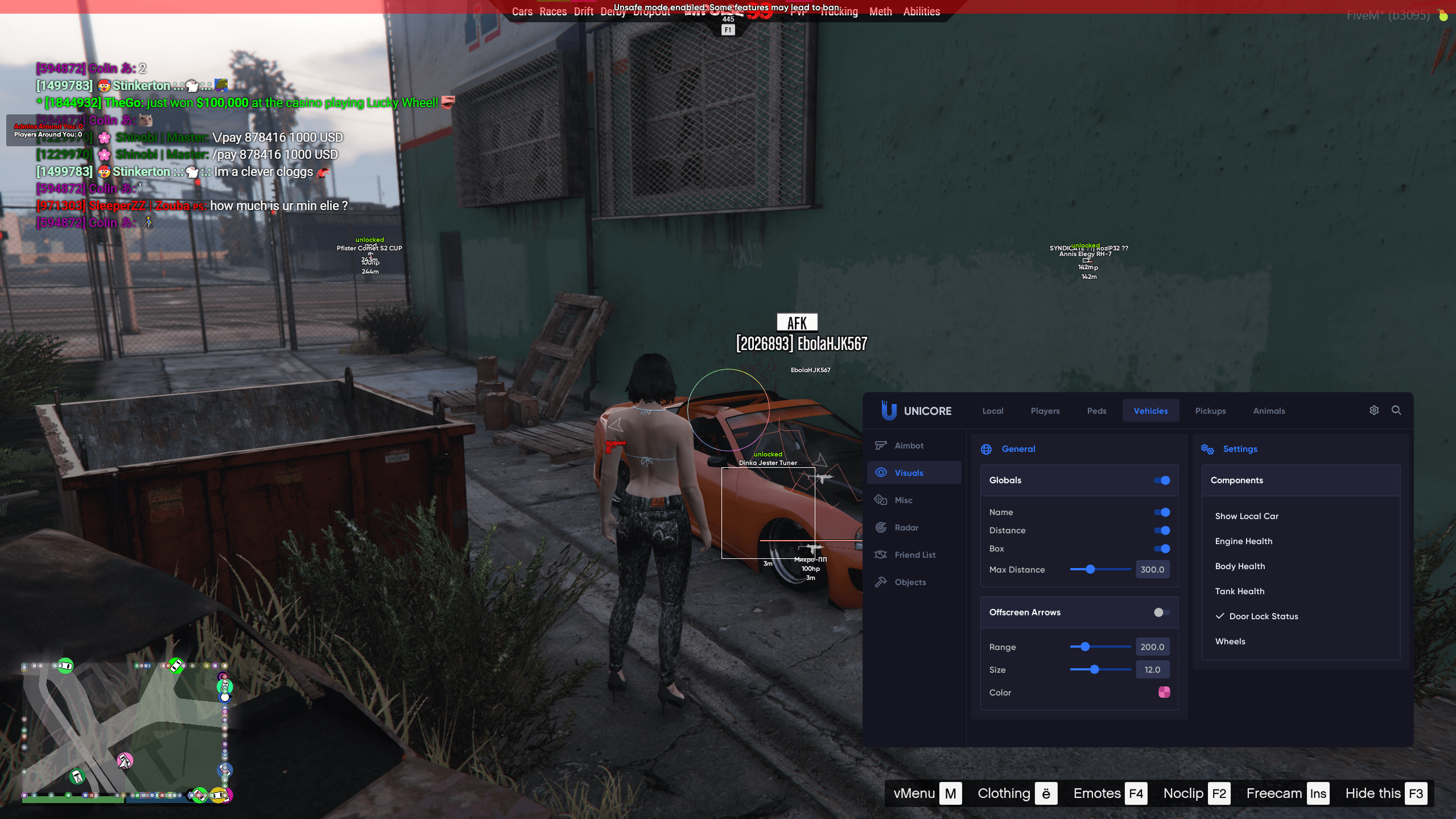Open the Friend List section
Screen dimensions: 1456x819
click(914, 555)
